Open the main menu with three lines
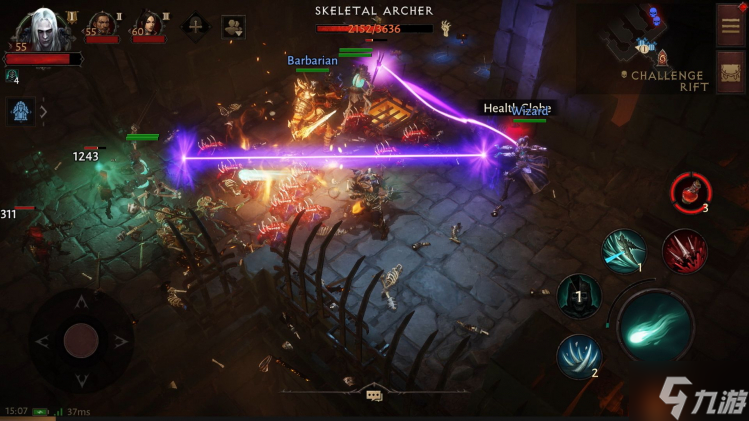Image resolution: width=749 pixels, height=421 pixels. pyautogui.click(x=729, y=24)
